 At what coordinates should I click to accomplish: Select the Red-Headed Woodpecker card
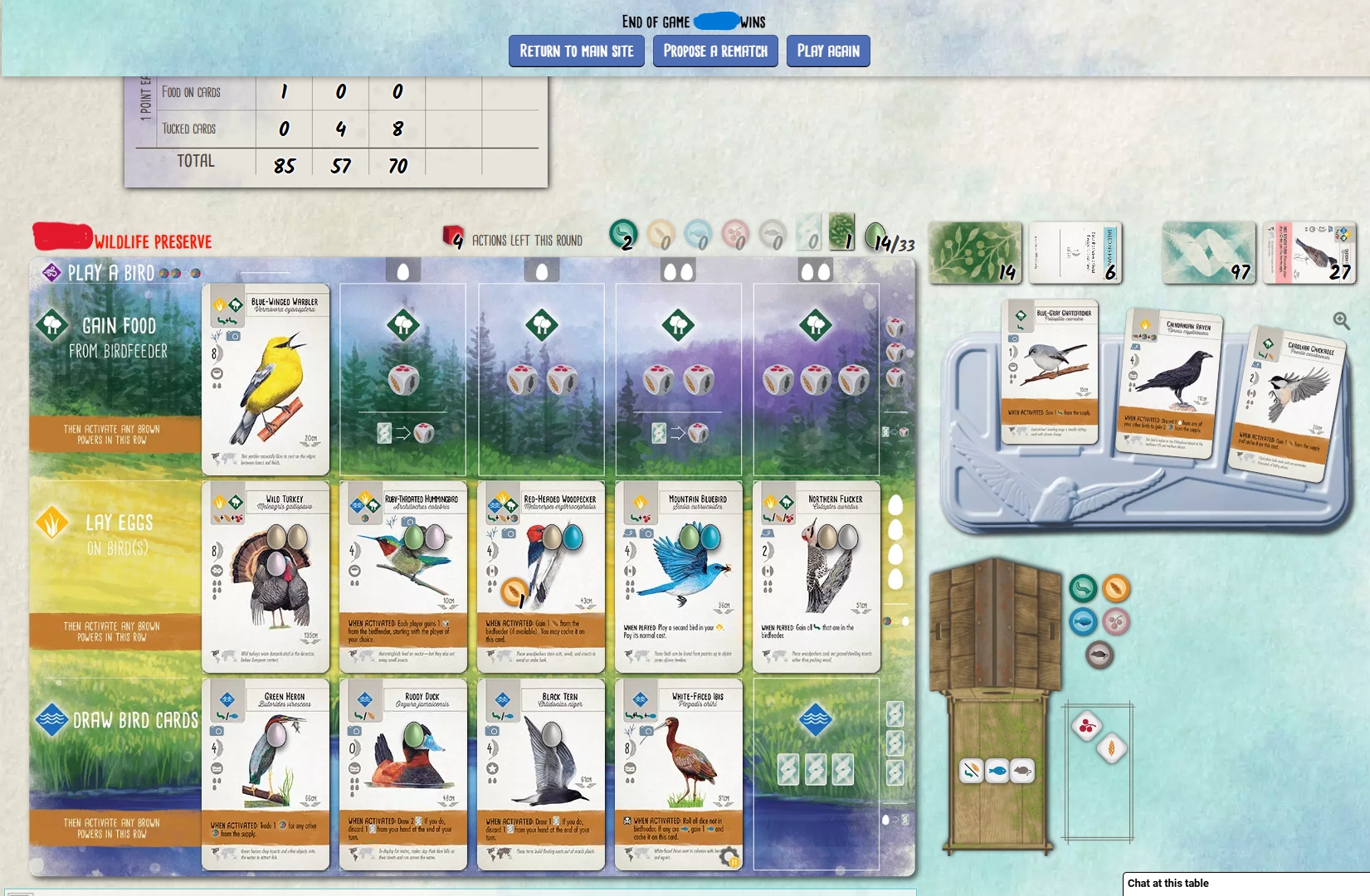tap(541, 577)
